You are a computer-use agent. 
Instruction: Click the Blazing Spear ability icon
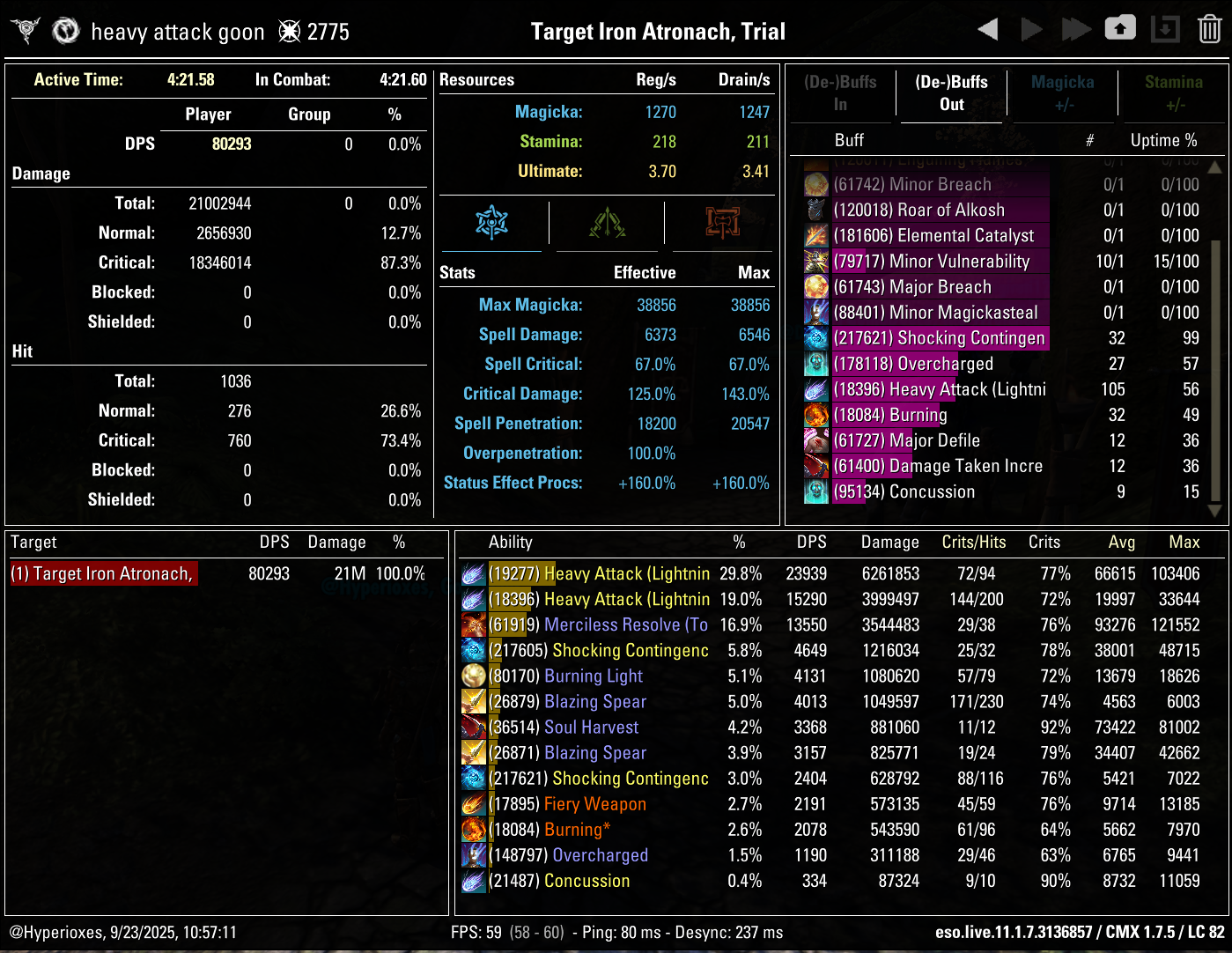tap(473, 701)
